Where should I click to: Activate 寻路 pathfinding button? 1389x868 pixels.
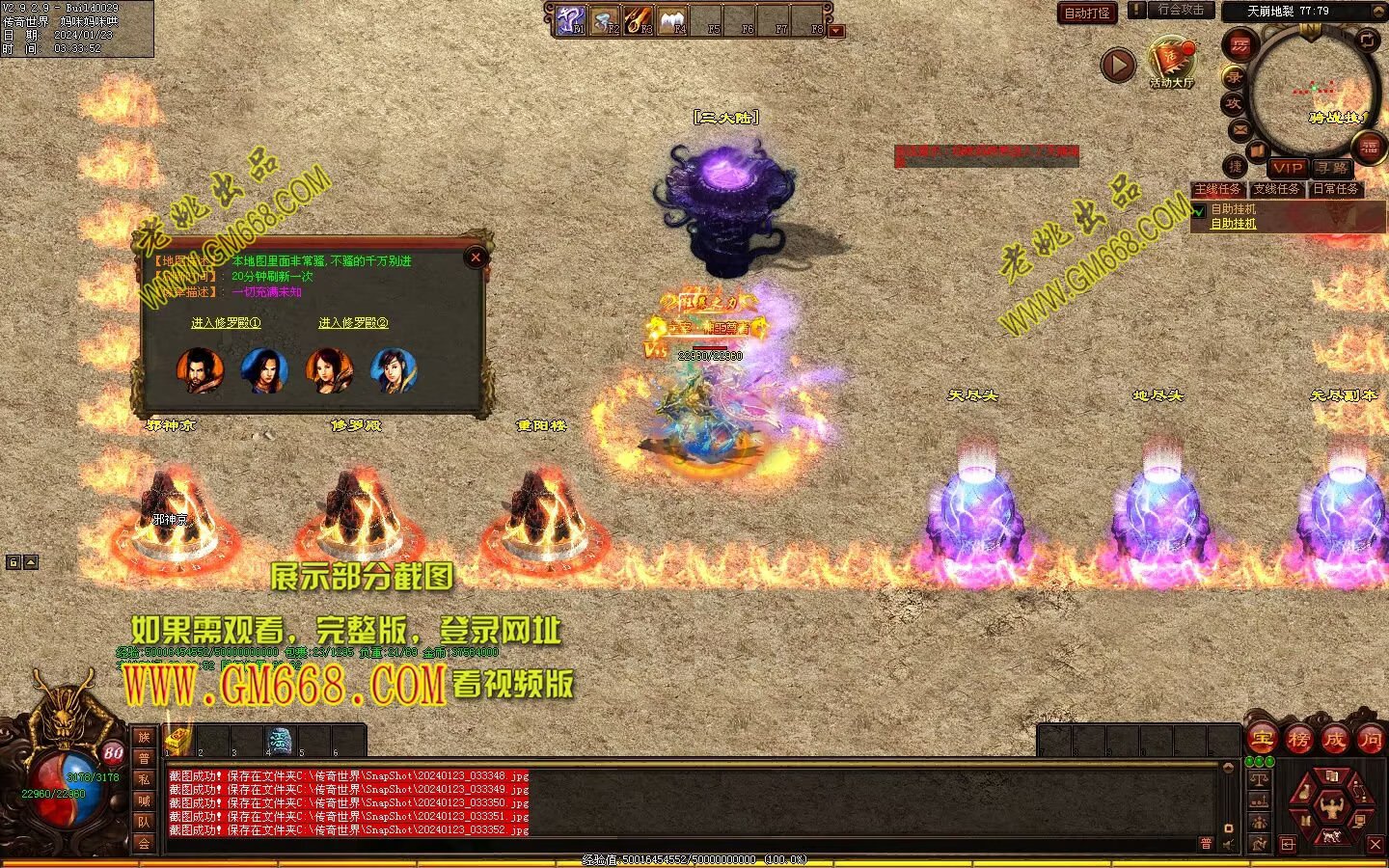[x=1332, y=168]
